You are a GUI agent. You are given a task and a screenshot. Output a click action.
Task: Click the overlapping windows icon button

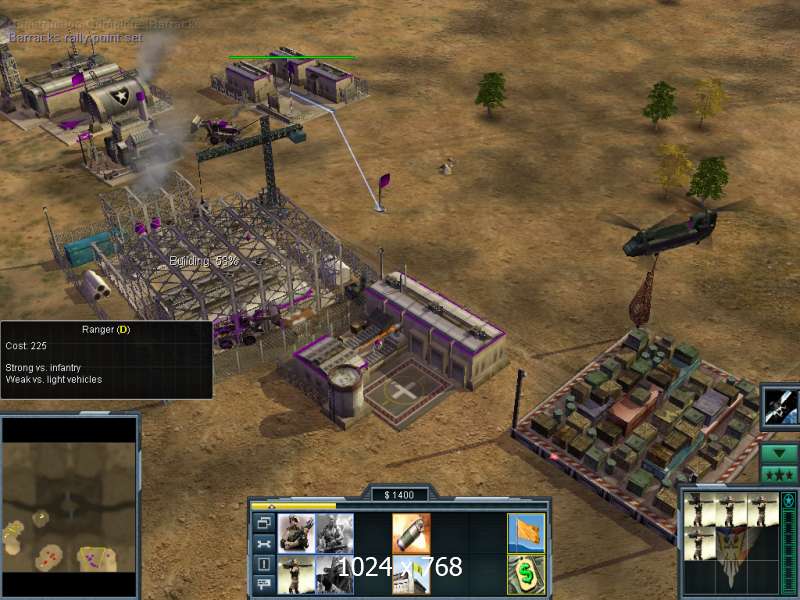[x=264, y=523]
